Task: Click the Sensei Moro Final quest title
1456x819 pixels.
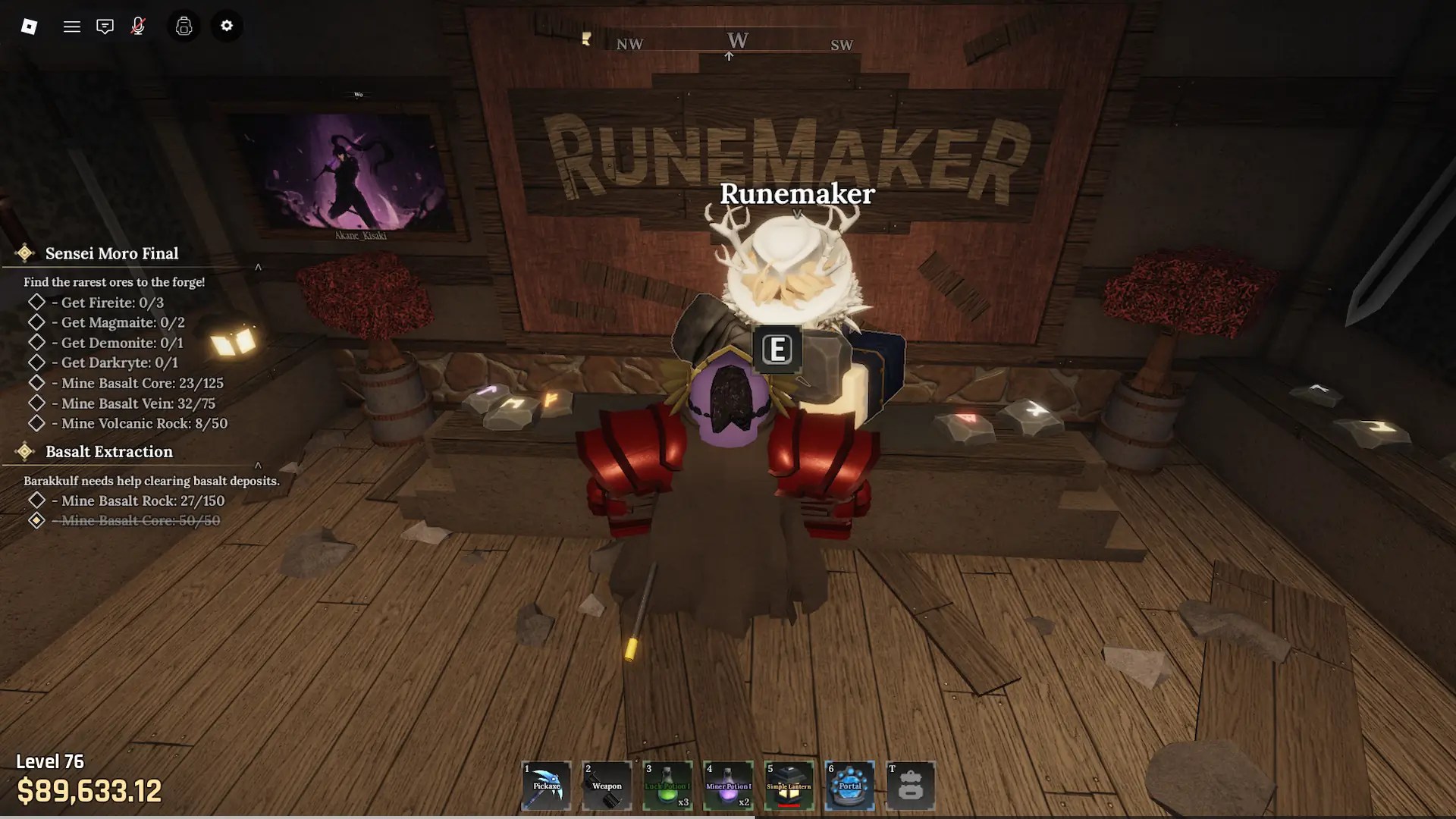Action: coord(111,253)
